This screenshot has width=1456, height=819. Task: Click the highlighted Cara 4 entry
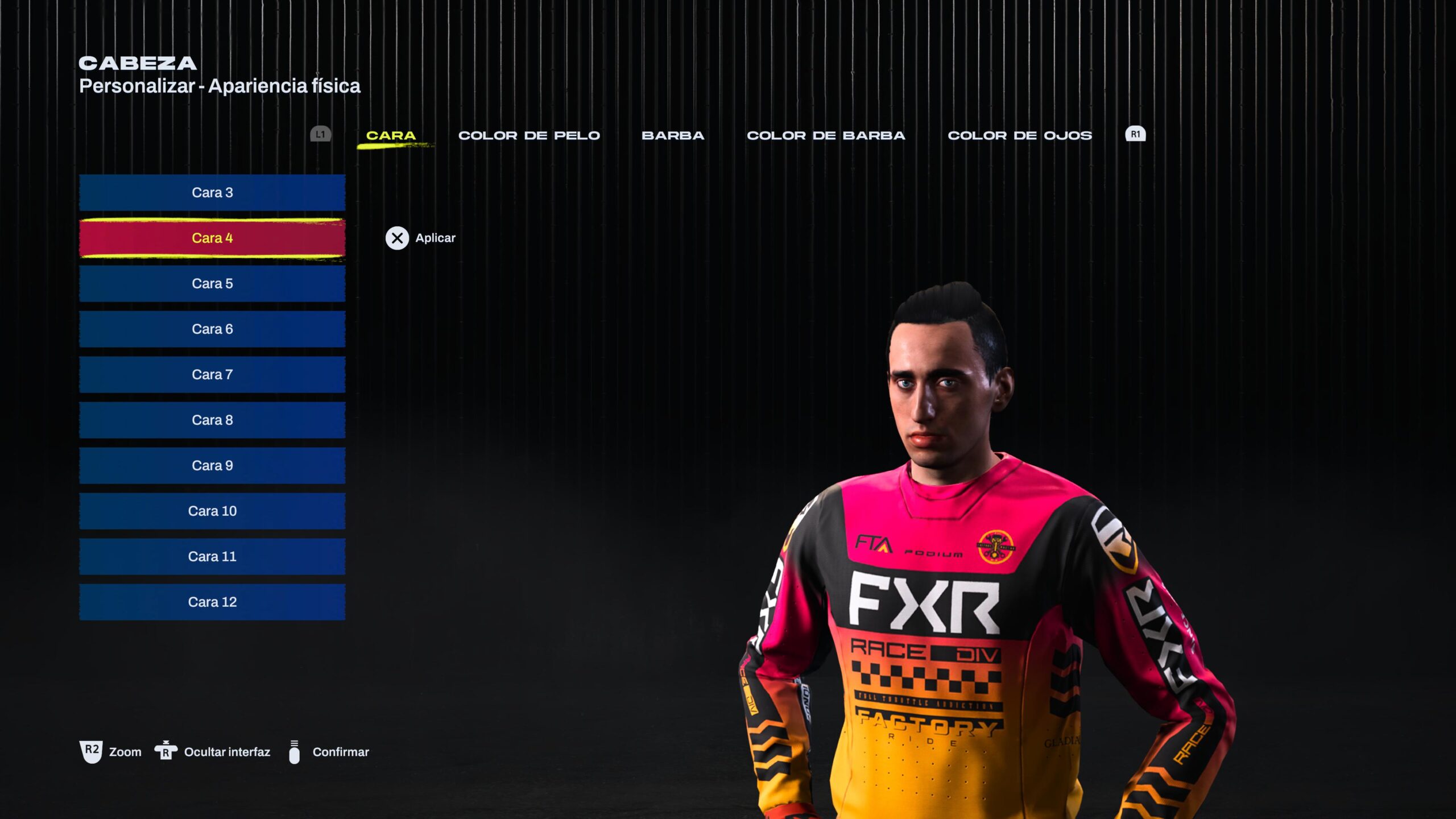212,238
